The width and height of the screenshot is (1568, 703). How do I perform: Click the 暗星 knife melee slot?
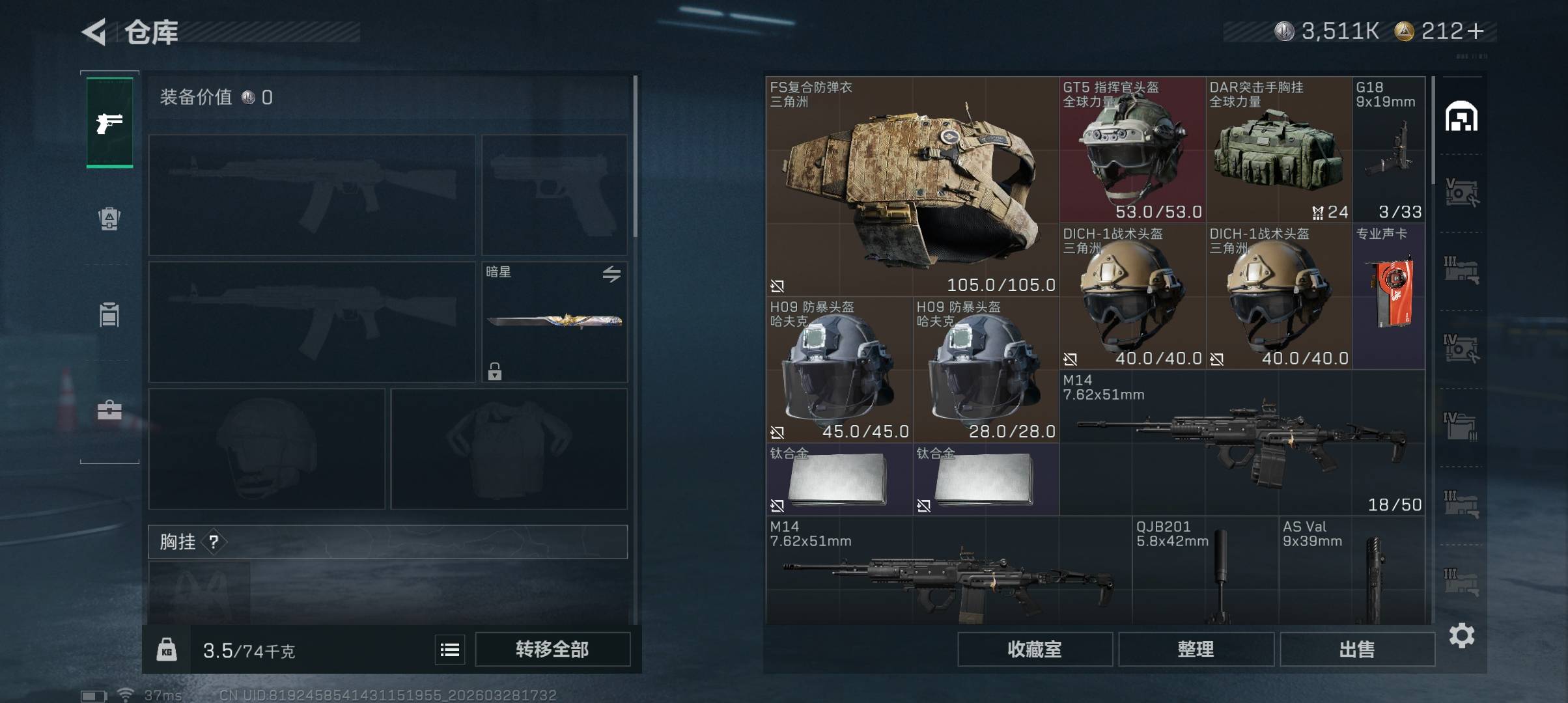point(554,322)
